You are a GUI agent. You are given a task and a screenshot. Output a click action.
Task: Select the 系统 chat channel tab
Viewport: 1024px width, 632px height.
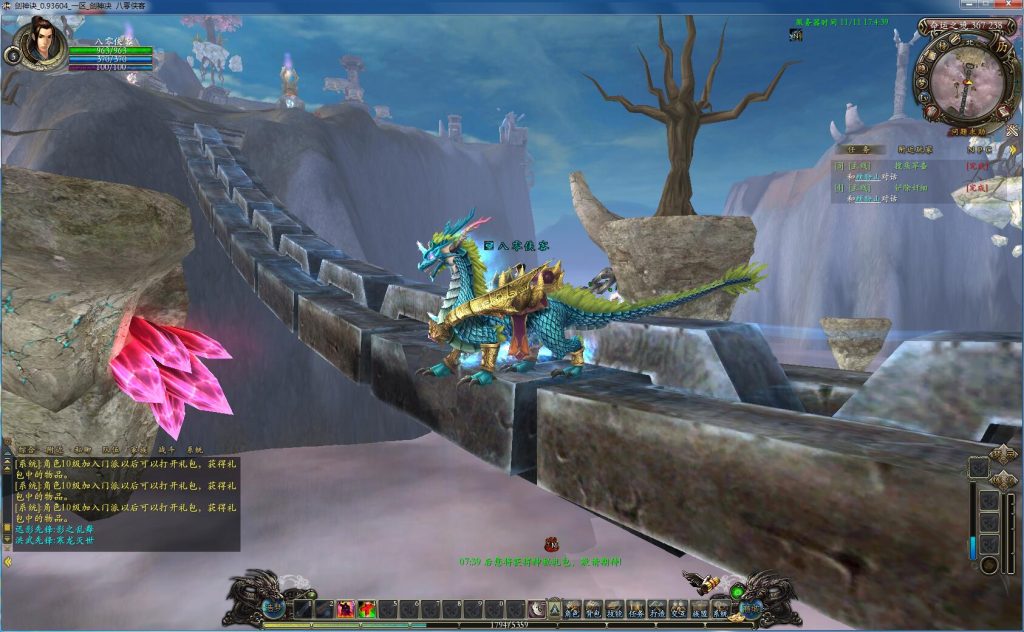(193, 450)
